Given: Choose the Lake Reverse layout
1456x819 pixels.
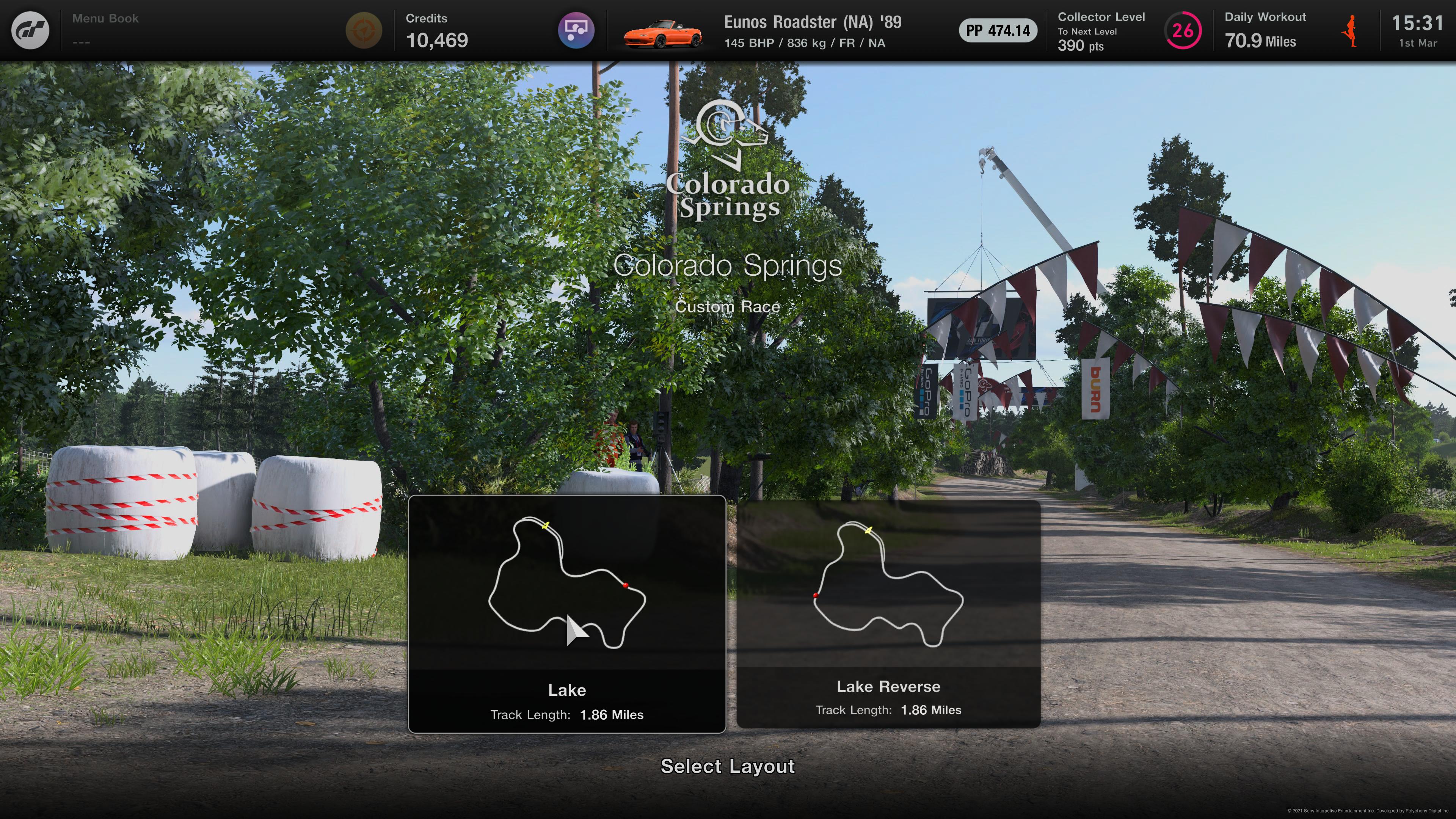Looking at the screenshot, I should click(888, 614).
